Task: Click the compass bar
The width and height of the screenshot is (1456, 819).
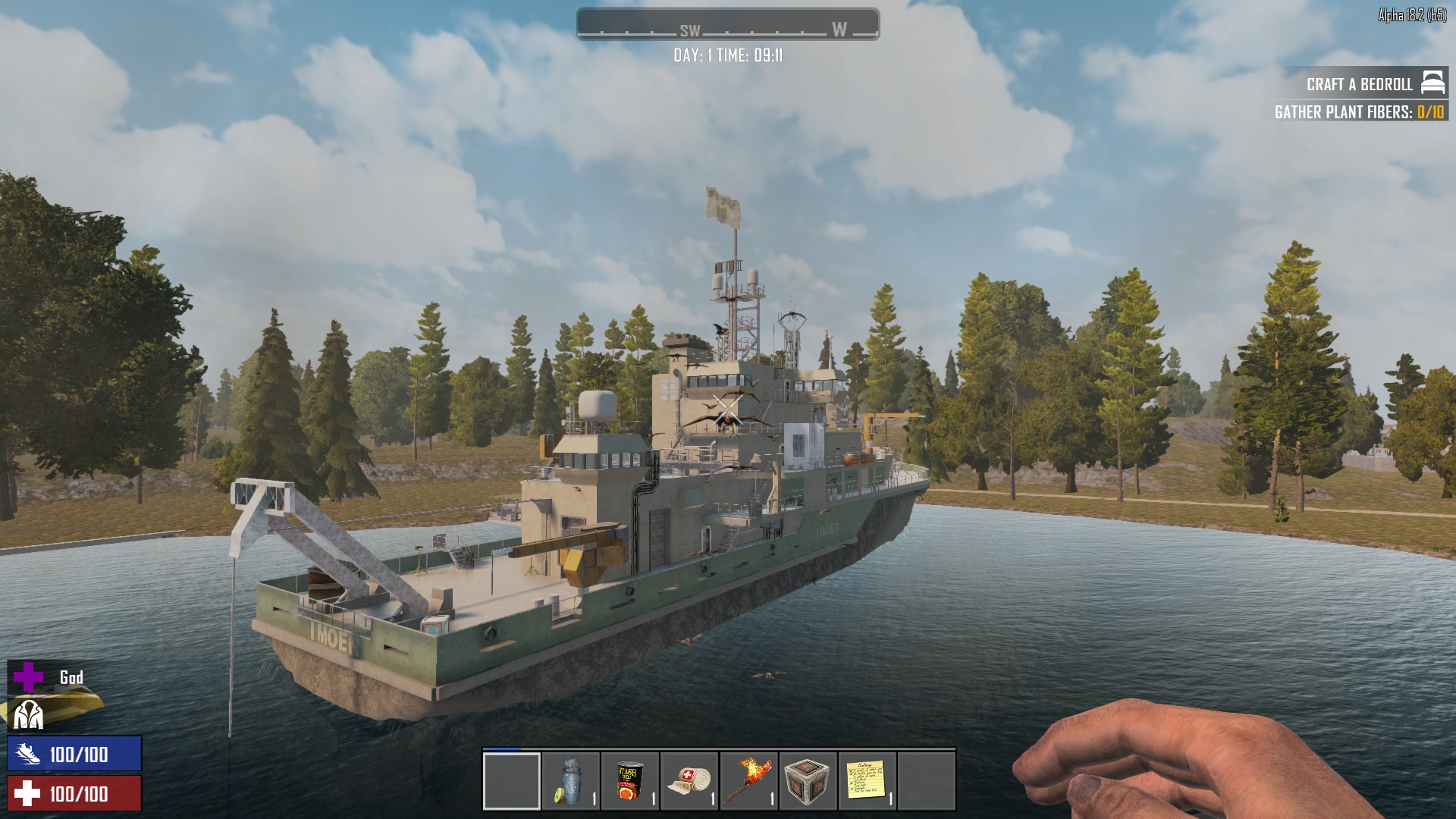Action: (728, 24)
